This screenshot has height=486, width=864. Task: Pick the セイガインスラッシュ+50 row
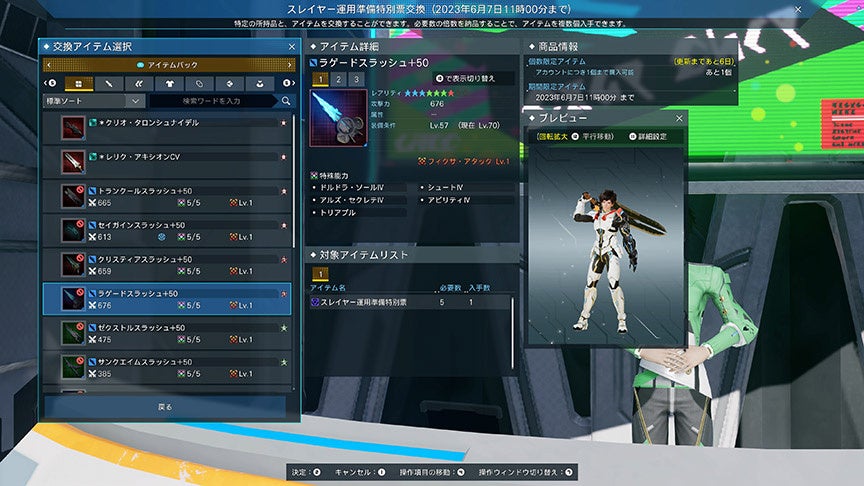click(x=168, y=230)
